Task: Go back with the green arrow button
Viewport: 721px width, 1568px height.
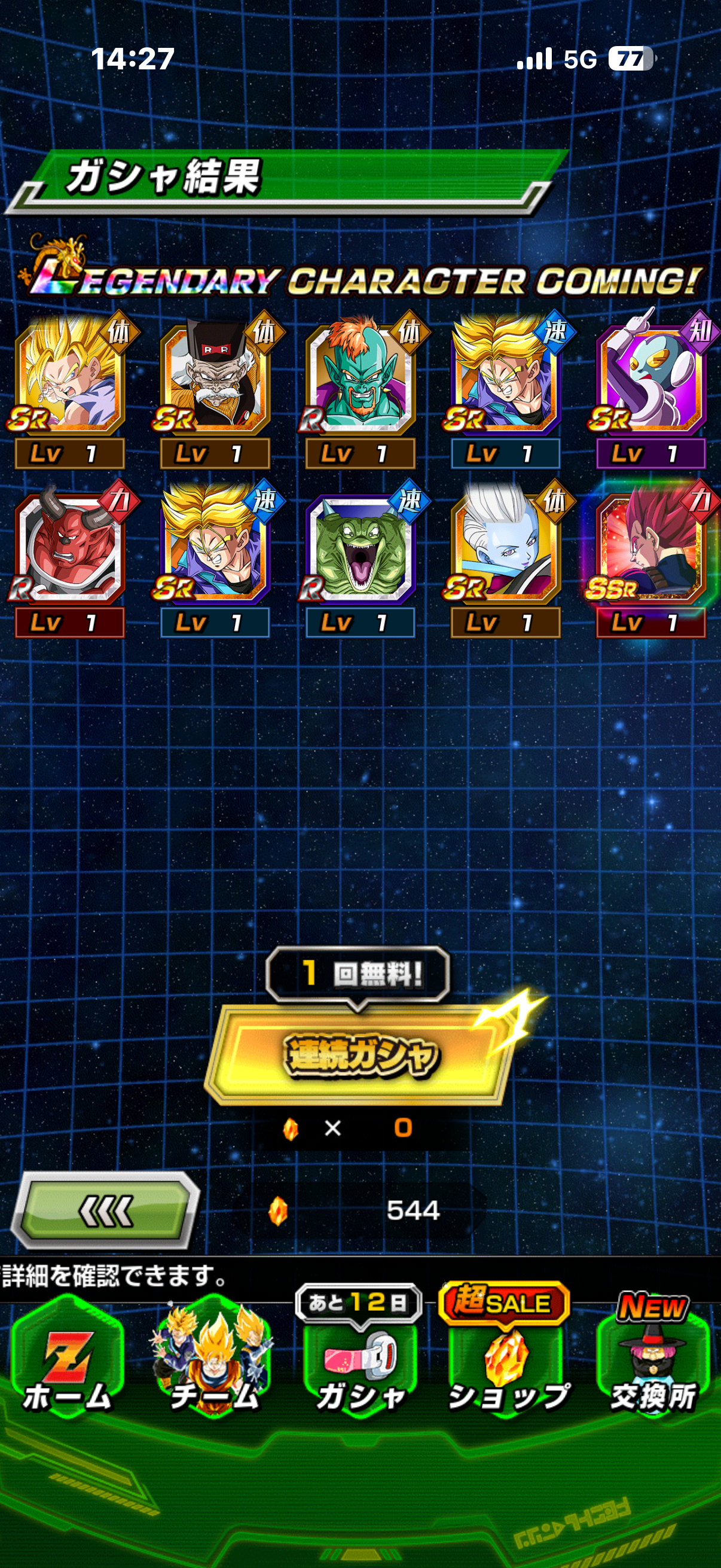Action: point(106,1210)
